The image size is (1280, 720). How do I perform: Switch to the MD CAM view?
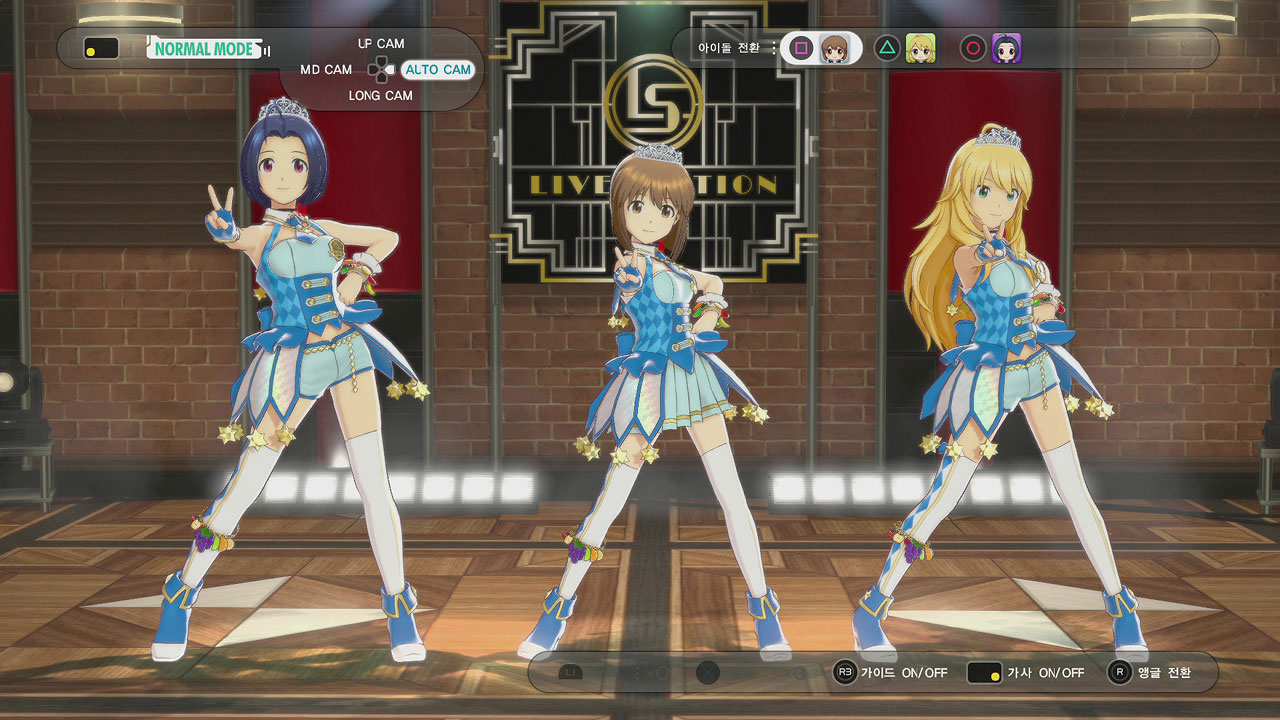[326, 70]
